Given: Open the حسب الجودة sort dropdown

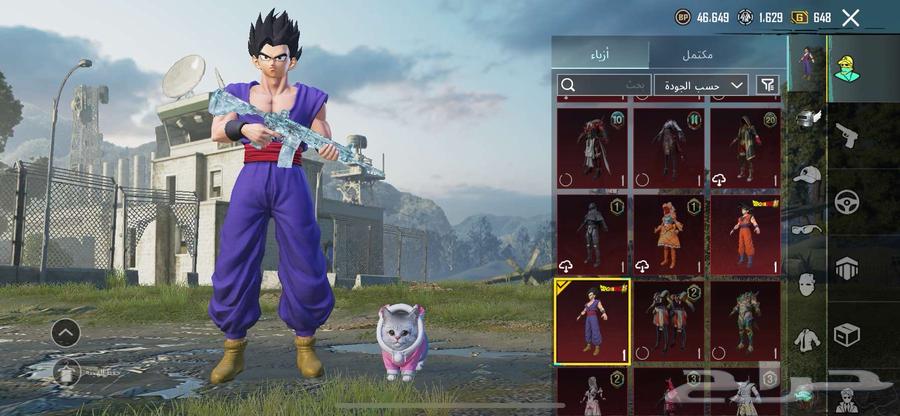Looking at the screenshot, I should pos(701,85).
